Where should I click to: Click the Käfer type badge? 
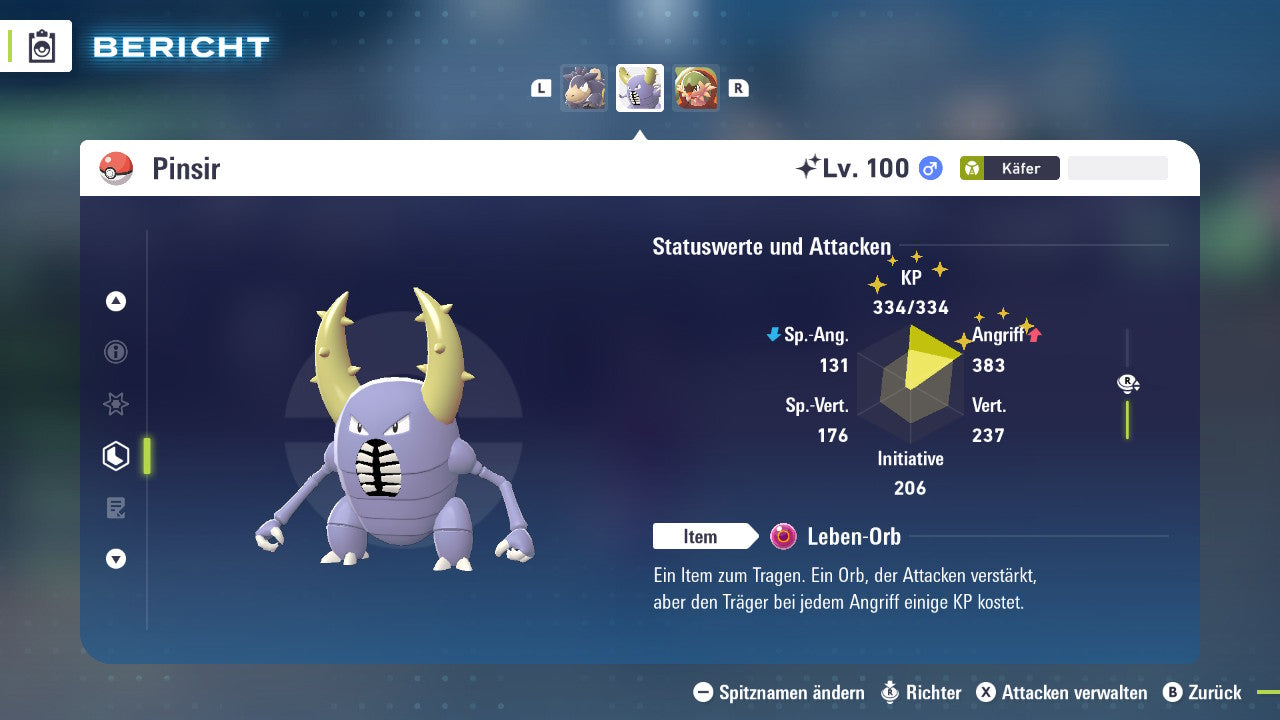point(1009,168)
